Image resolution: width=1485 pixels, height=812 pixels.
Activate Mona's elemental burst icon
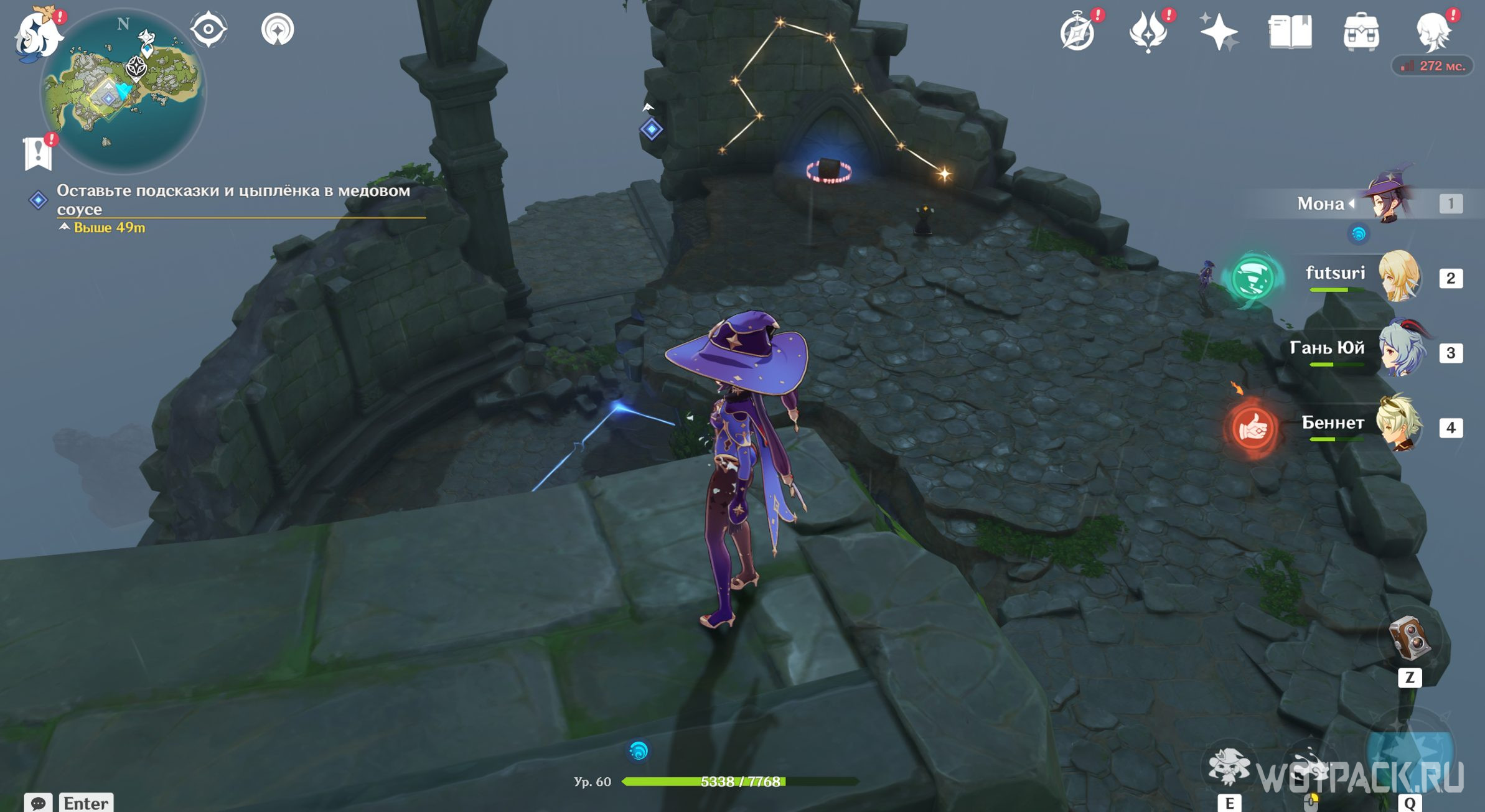click(1409, 756)
